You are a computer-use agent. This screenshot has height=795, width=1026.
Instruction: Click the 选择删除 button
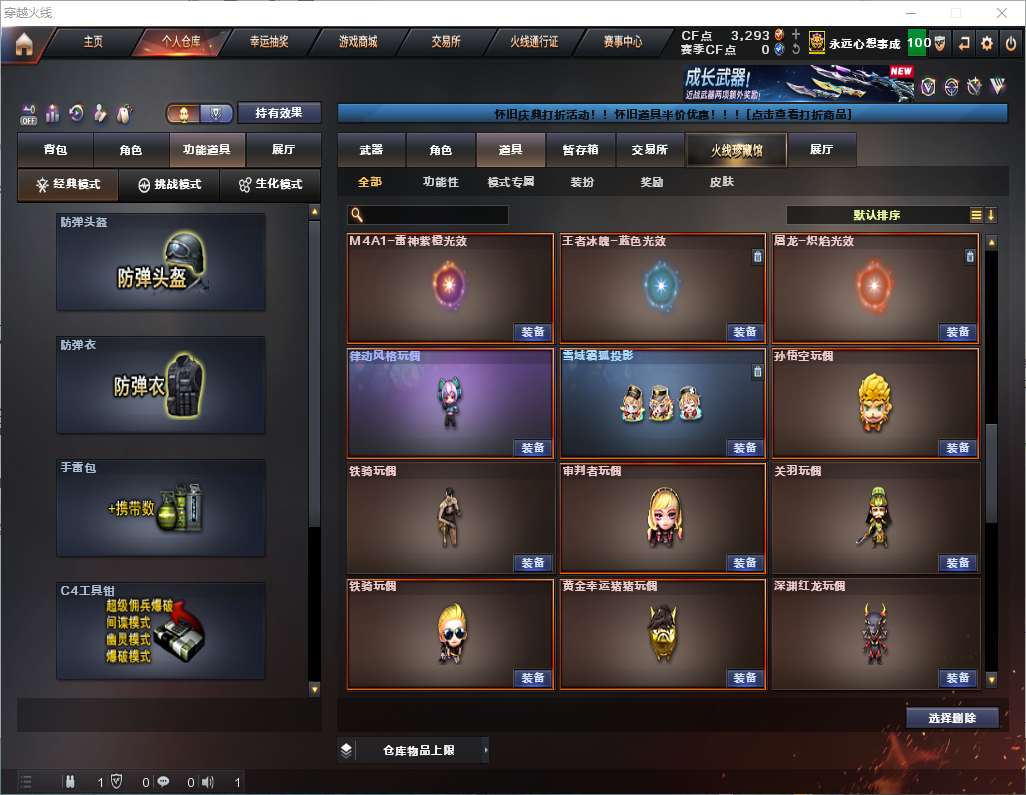point(952,718)
